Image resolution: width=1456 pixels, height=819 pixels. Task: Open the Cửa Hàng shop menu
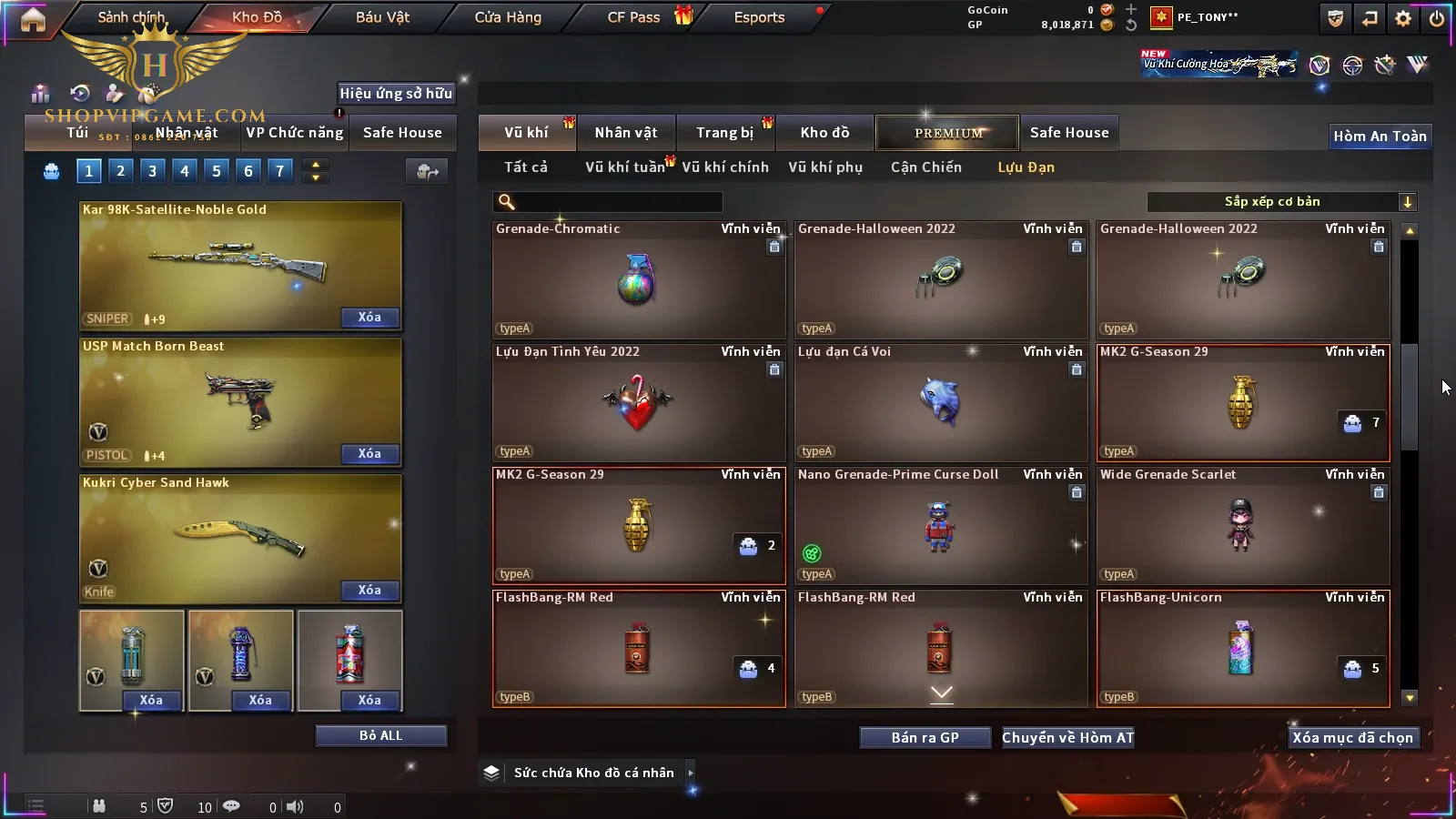[508, 17]
